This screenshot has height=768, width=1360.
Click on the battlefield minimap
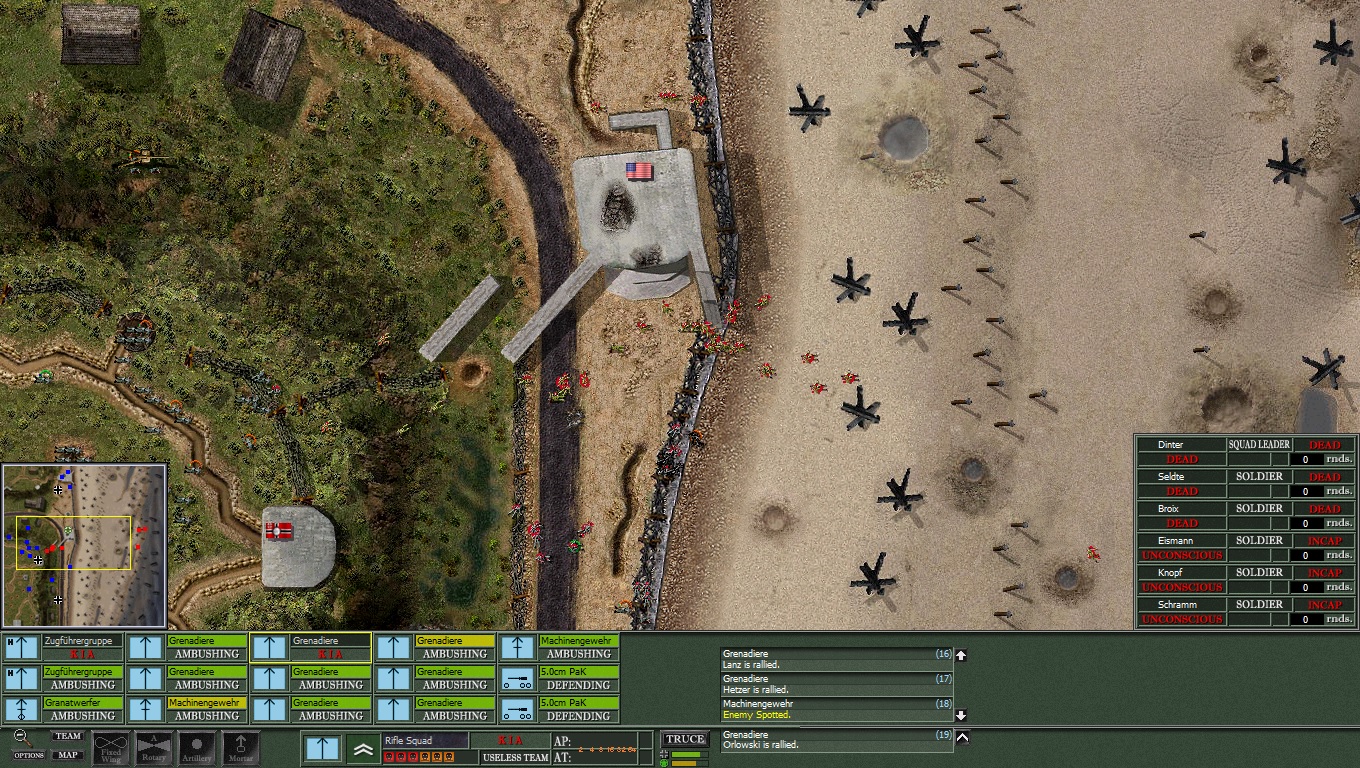(x=84, y=545)
